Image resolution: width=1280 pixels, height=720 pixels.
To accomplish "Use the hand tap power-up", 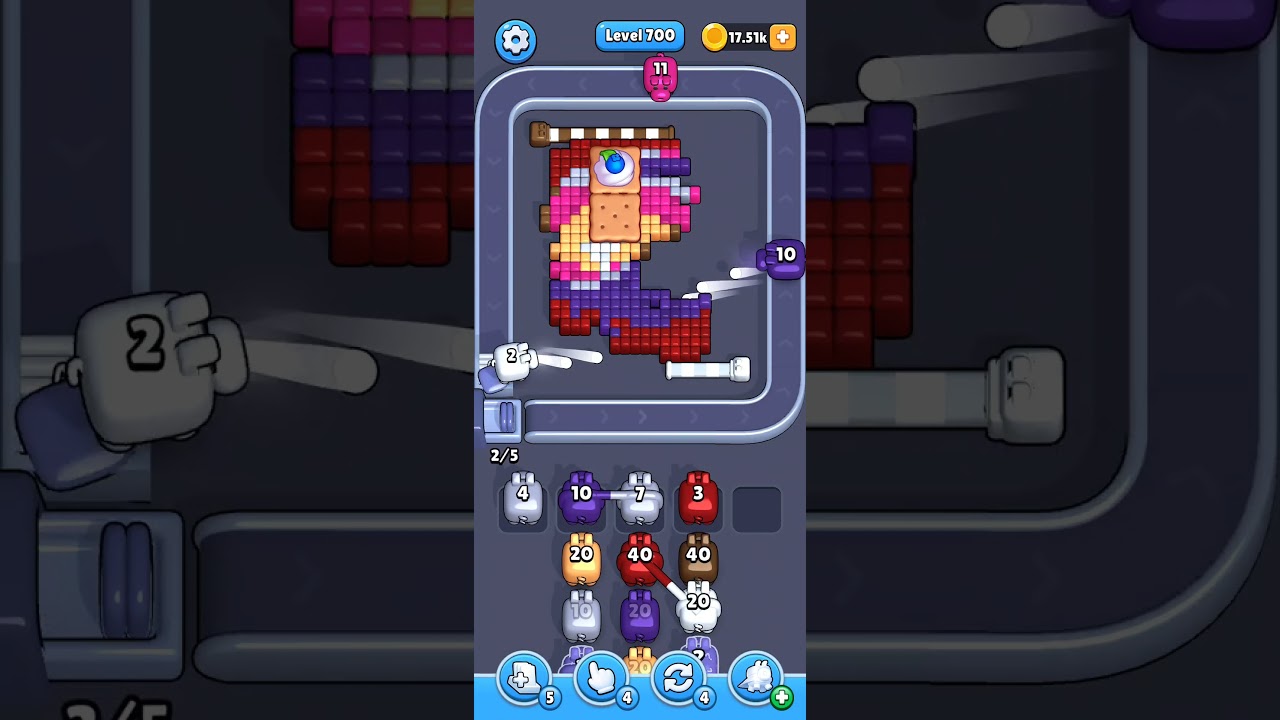I will coord(601,678).
